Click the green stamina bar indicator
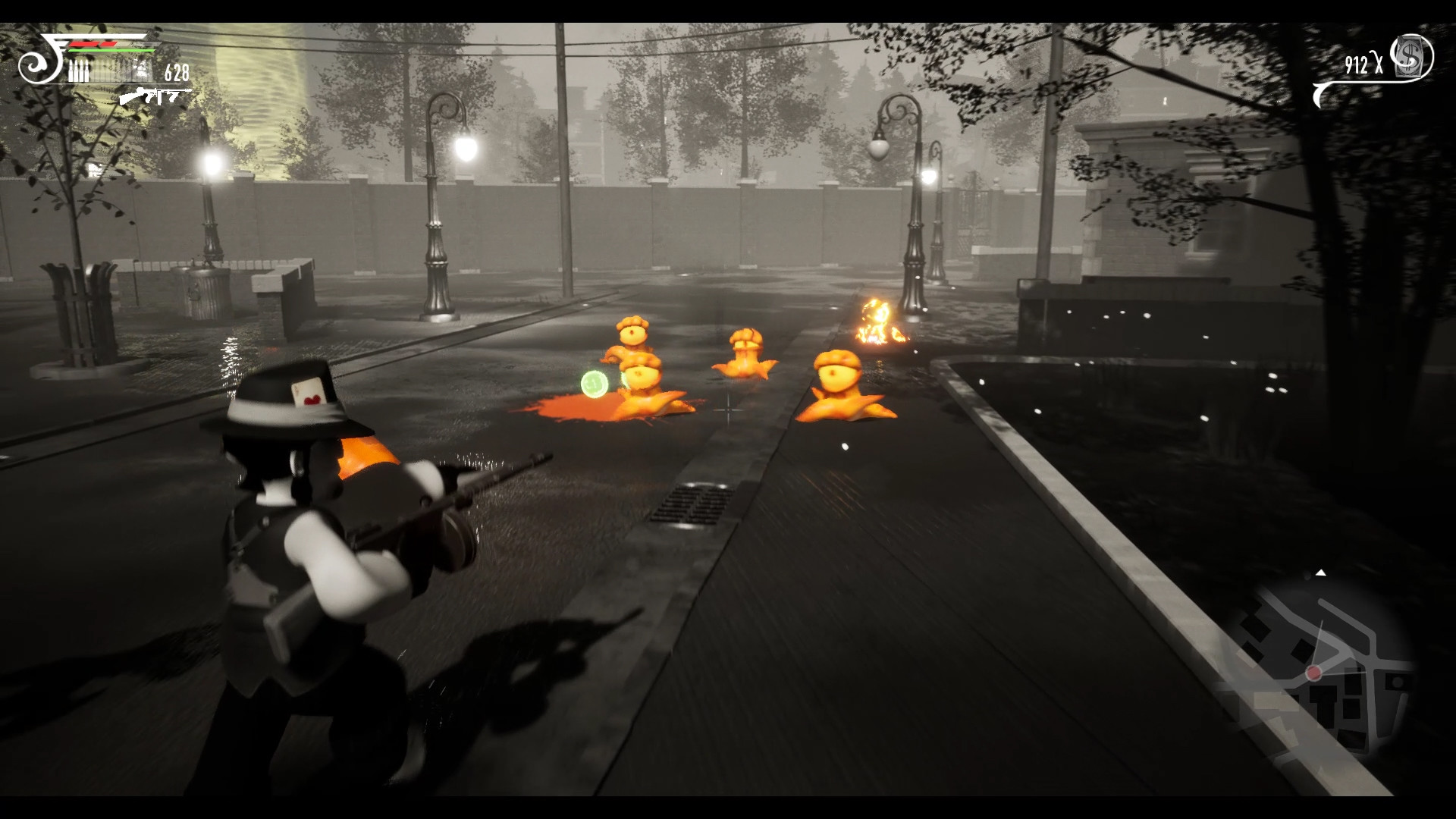1456x819 pixels. pyautogui.click(x=111, y=50)
